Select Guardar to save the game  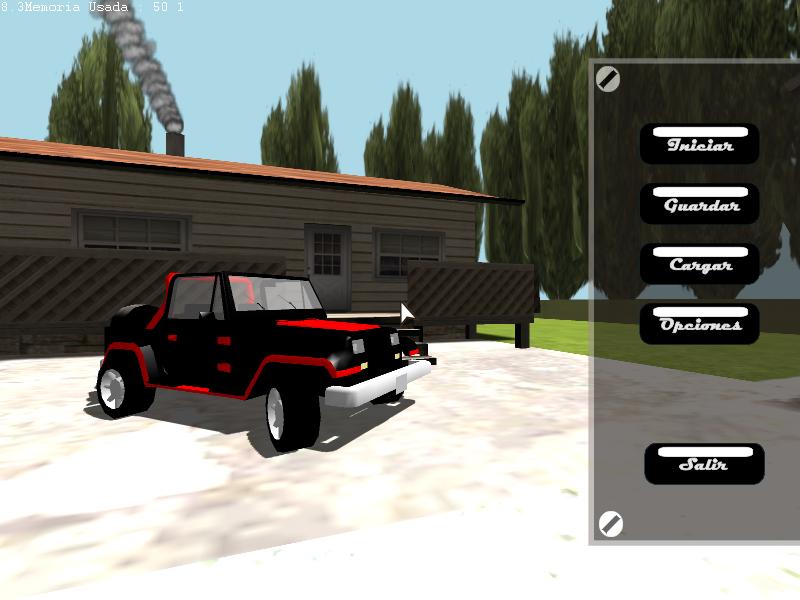click(700, 204)
